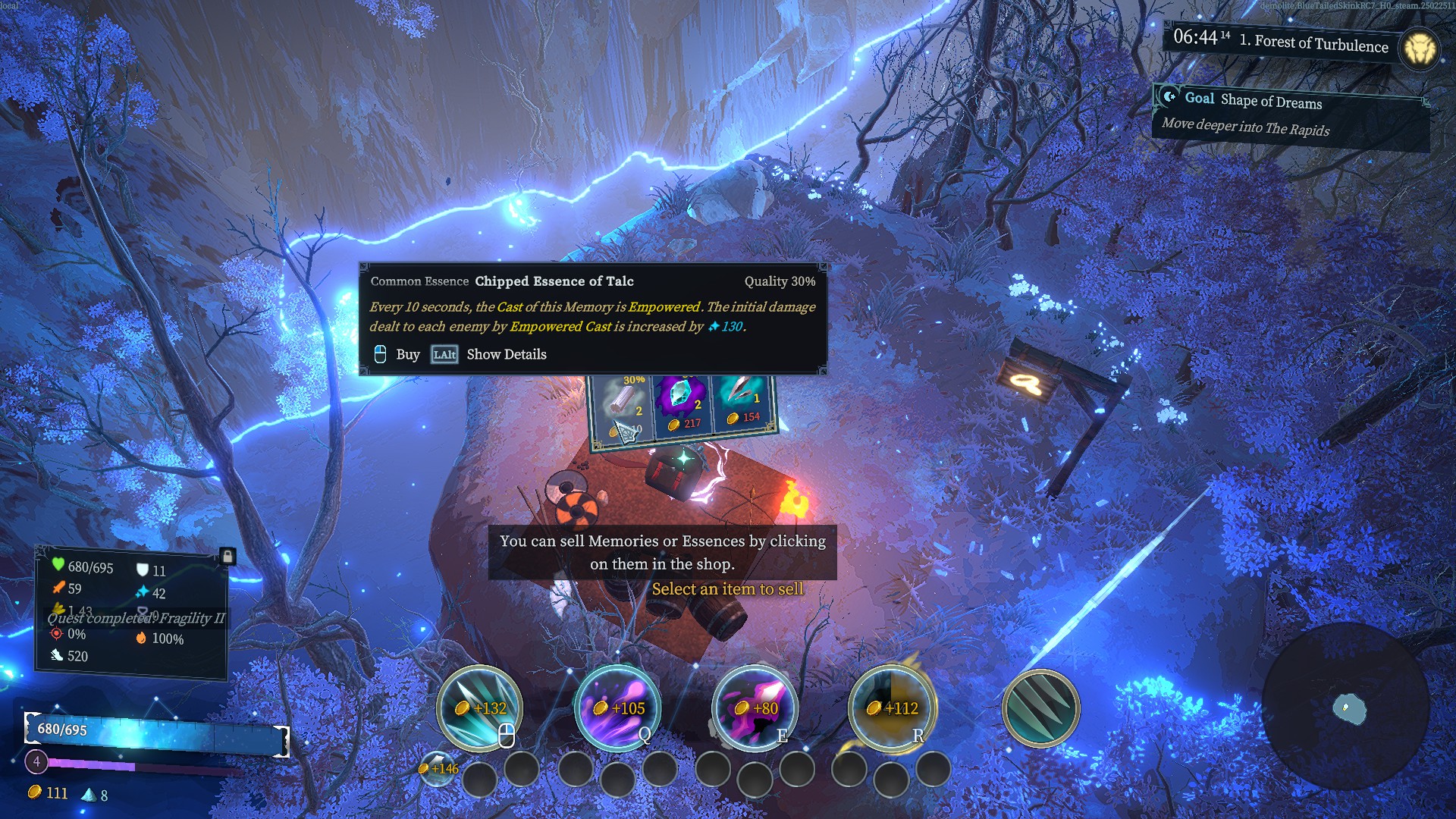Choose the blade shard shop item costing 154
The width and height of the screenshot is (1456, 819).
pyautogui.click(x=742, y=400)
